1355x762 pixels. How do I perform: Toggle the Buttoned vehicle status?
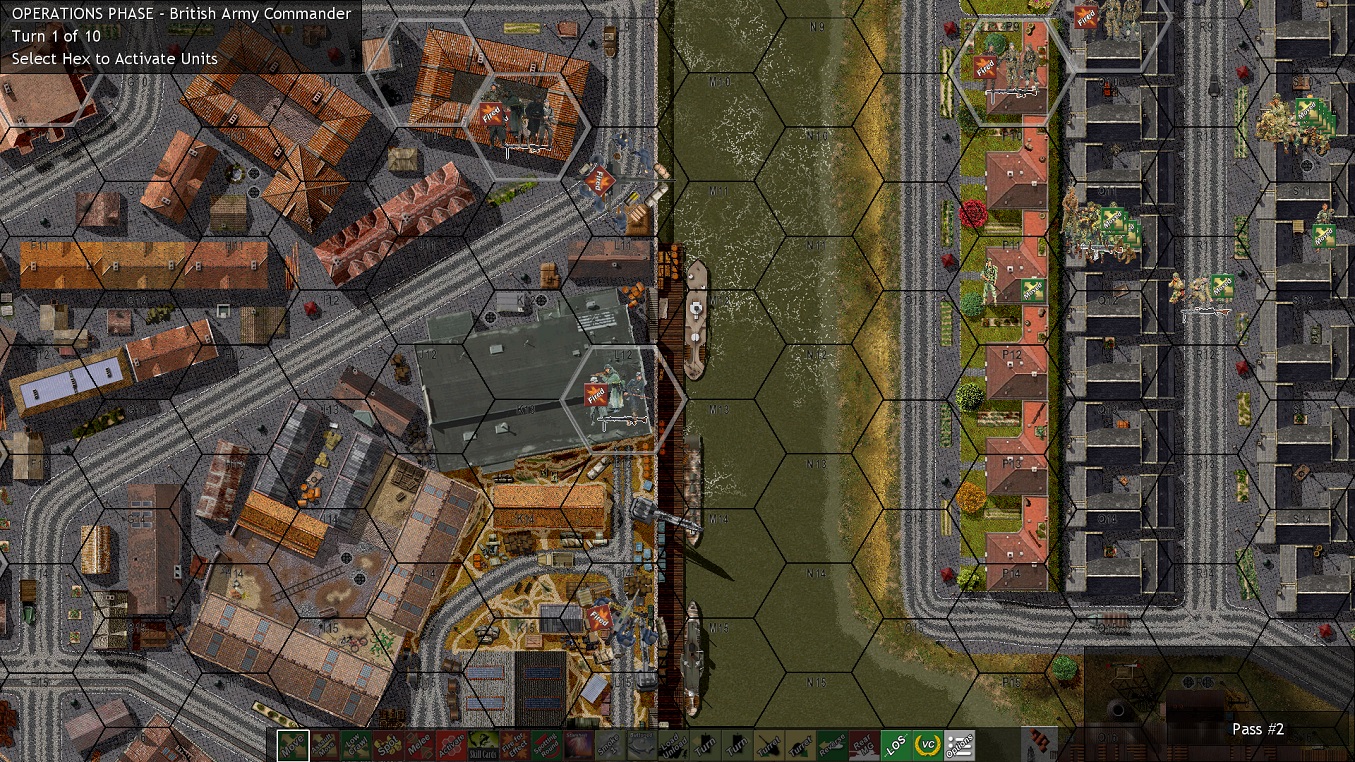click(641, 744)
